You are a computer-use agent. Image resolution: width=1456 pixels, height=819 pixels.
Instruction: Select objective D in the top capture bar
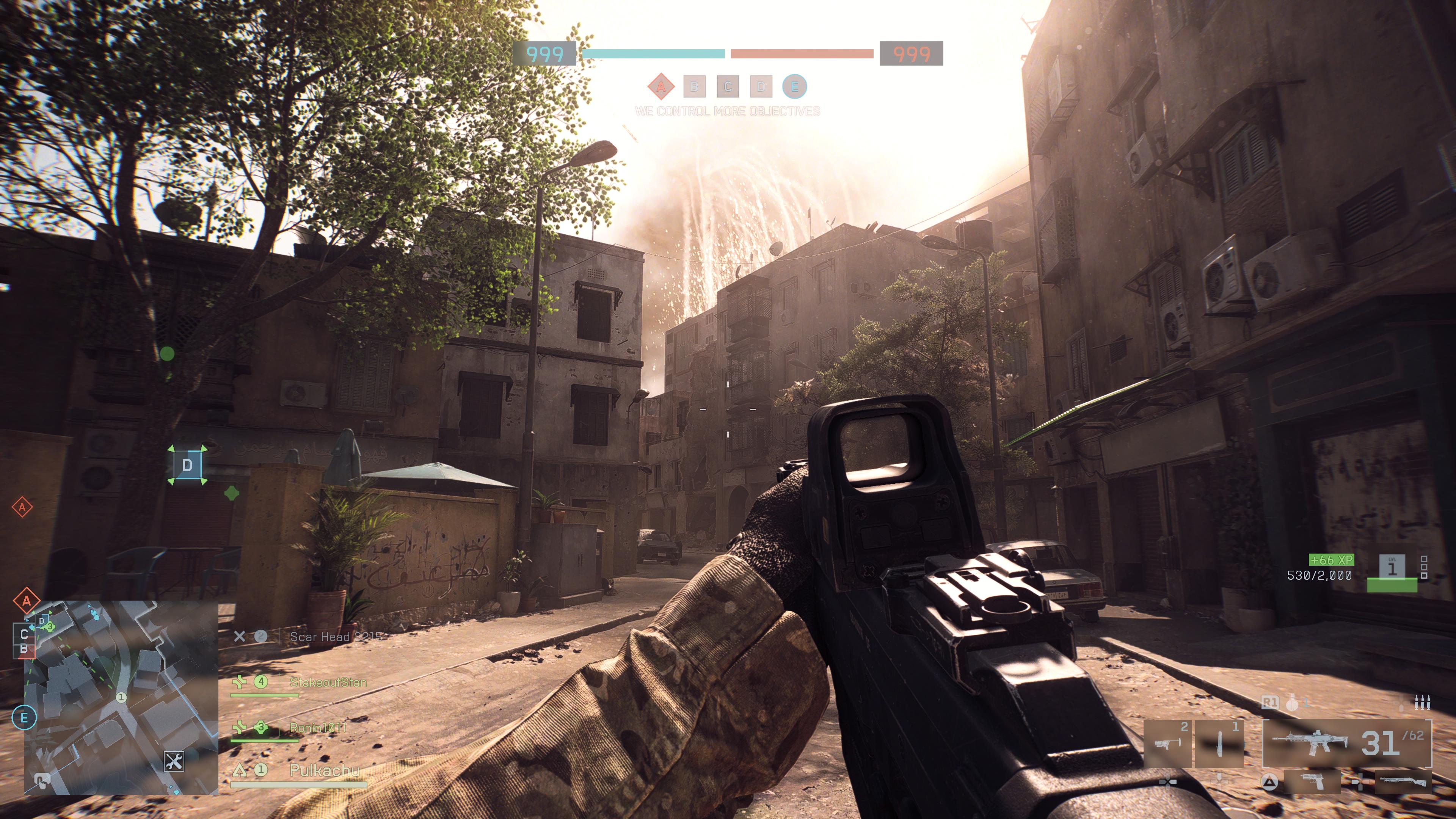pyautogui.click(x=761, y=86)
